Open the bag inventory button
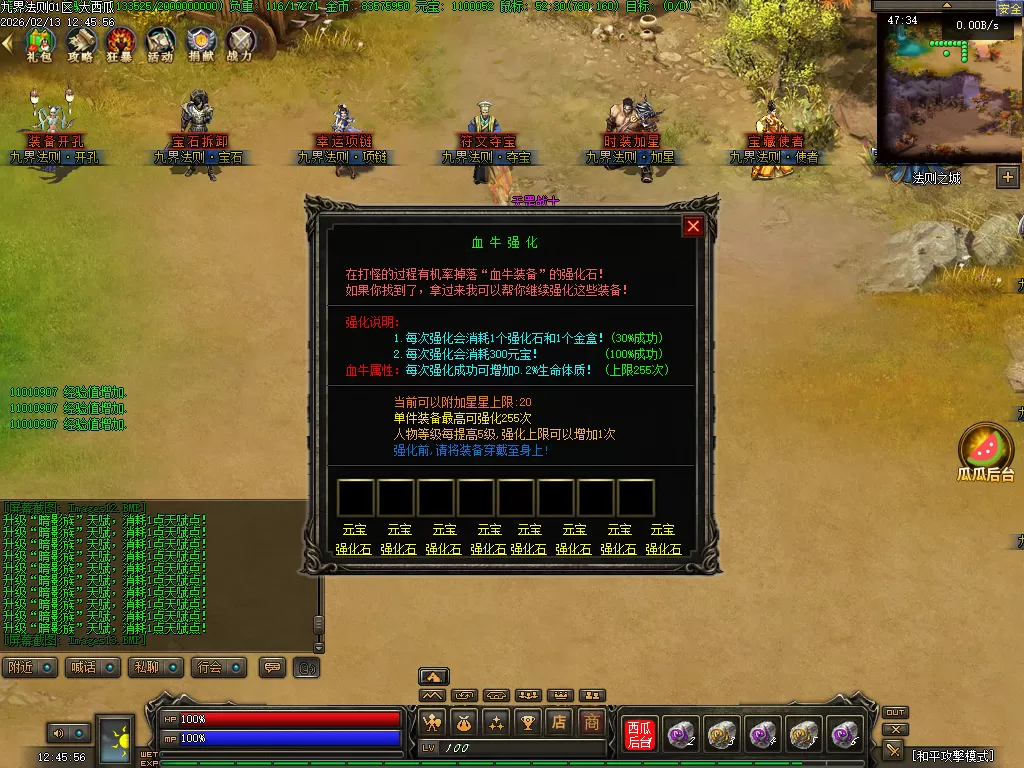The image size is (1024, 768). (x=464, y=721)
